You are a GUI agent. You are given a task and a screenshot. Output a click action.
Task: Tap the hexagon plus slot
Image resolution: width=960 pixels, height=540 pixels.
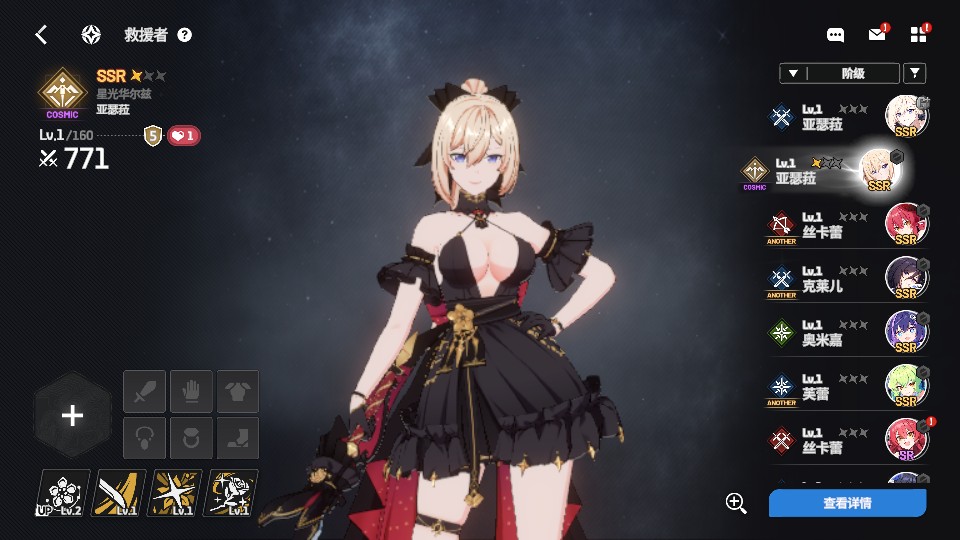[x=72, y=416]
